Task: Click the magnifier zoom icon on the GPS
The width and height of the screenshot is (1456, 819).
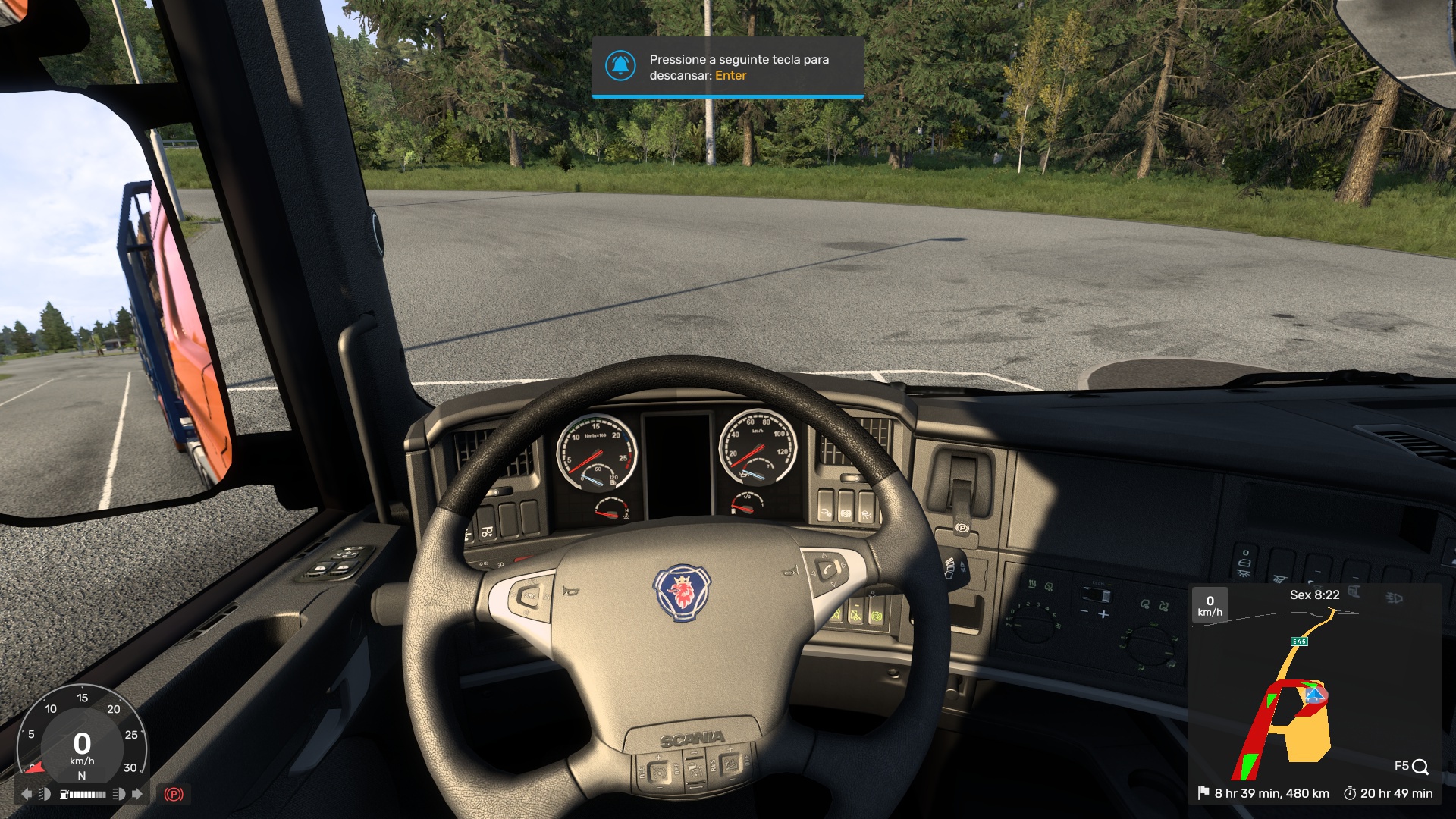Action: pos(1420,767)
